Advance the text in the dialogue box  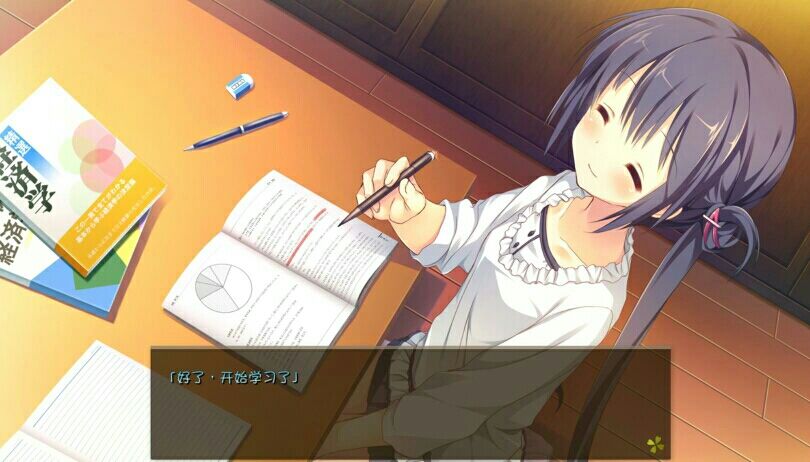tap(410, 402)
